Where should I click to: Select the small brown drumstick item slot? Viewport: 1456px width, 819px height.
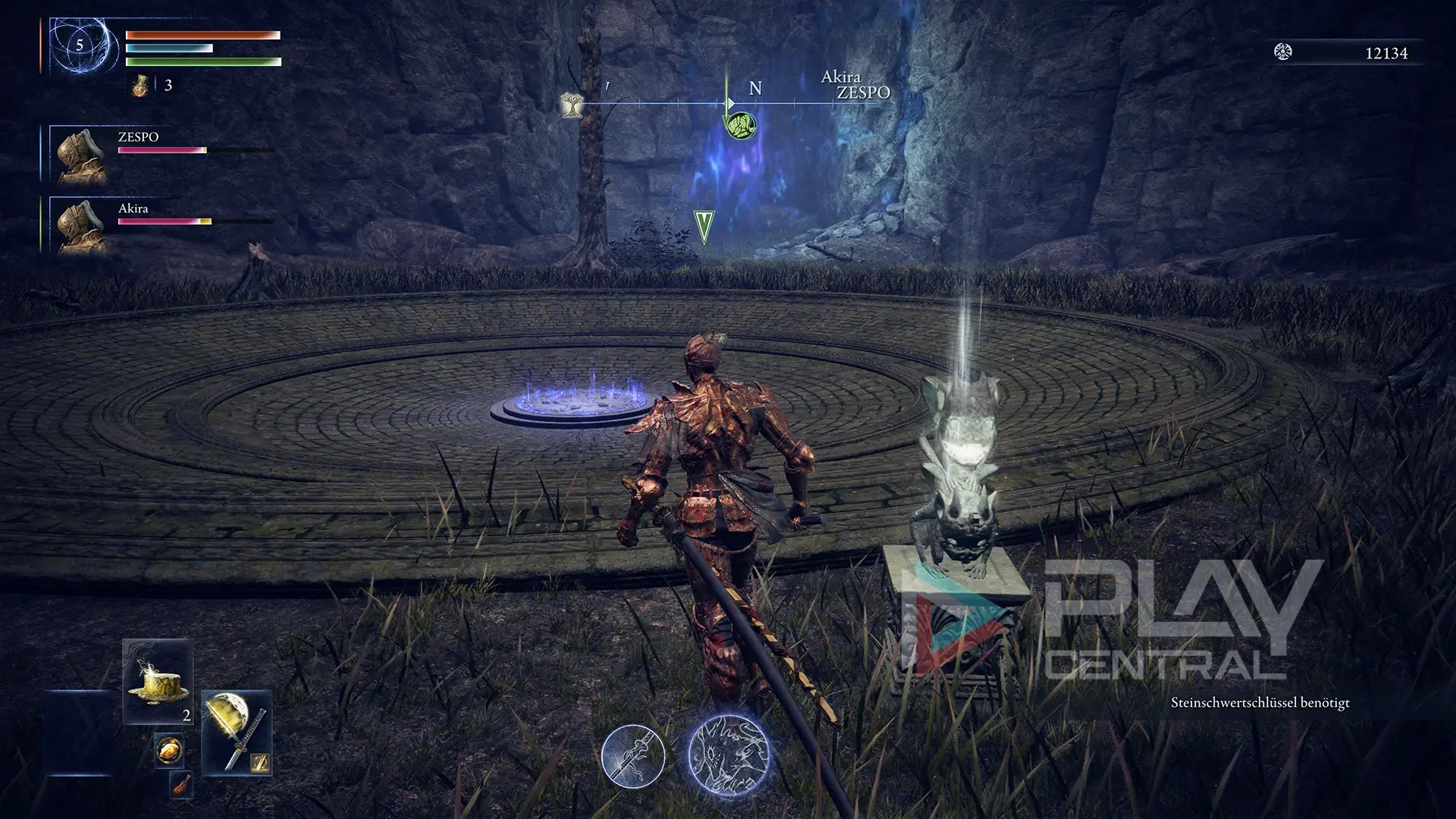pos(181,786)
